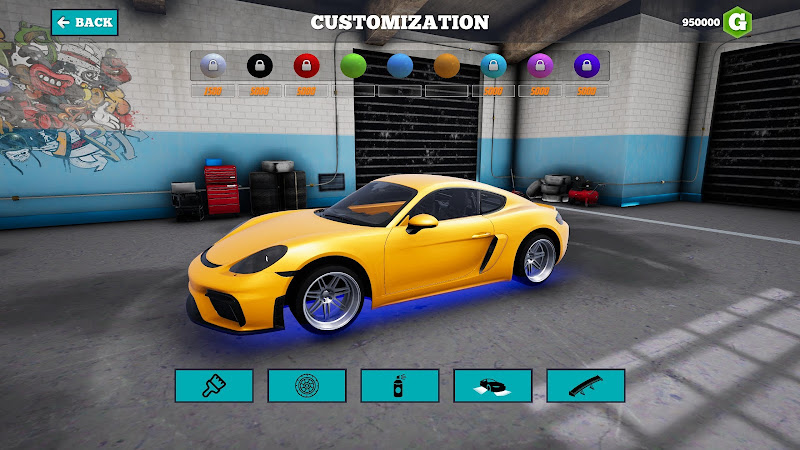The height and width of the screenshot is (450, 800).
Task: Click the green G currency icon
Action: (x=738, y=21)
